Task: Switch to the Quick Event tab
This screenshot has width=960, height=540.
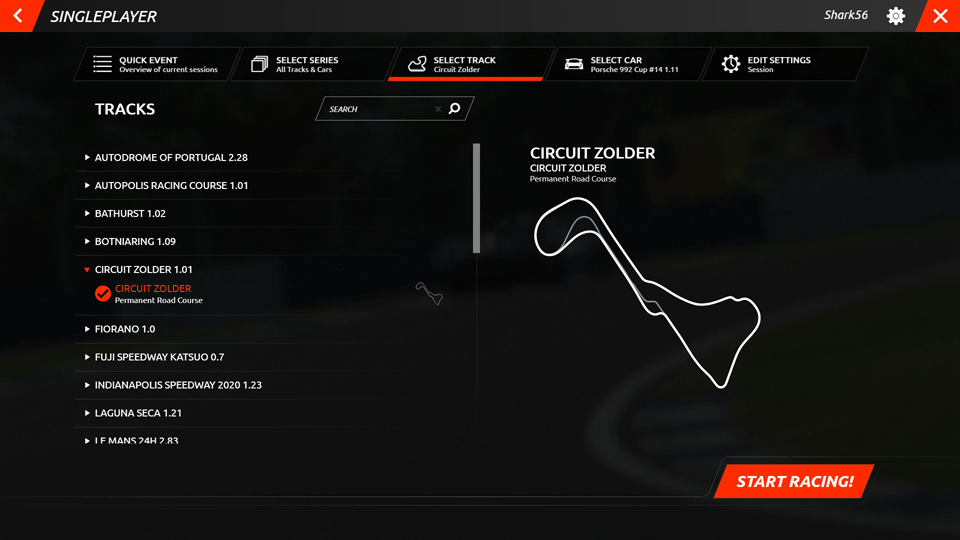Action: (x=156, y=64)
